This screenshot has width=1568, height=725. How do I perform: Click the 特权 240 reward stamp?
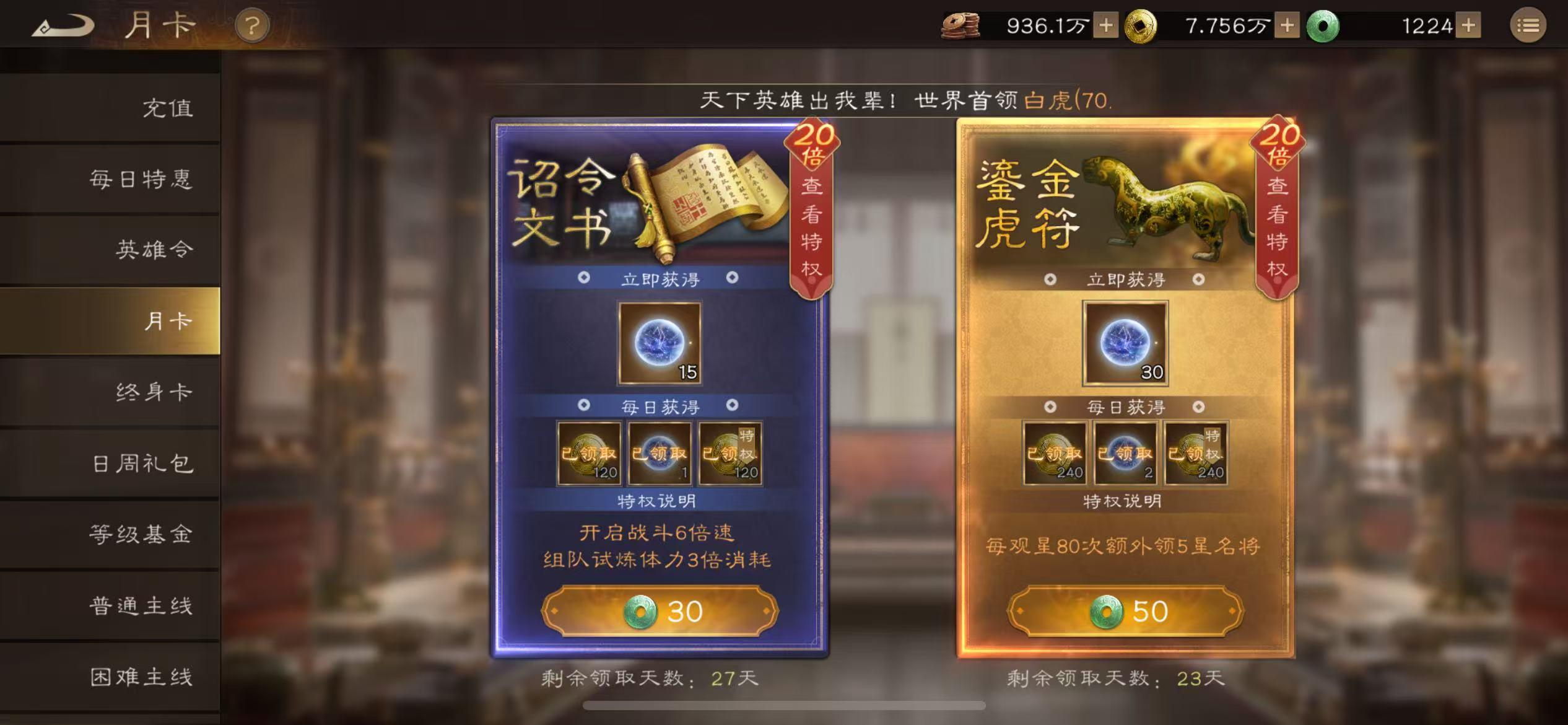[1196, 452]
